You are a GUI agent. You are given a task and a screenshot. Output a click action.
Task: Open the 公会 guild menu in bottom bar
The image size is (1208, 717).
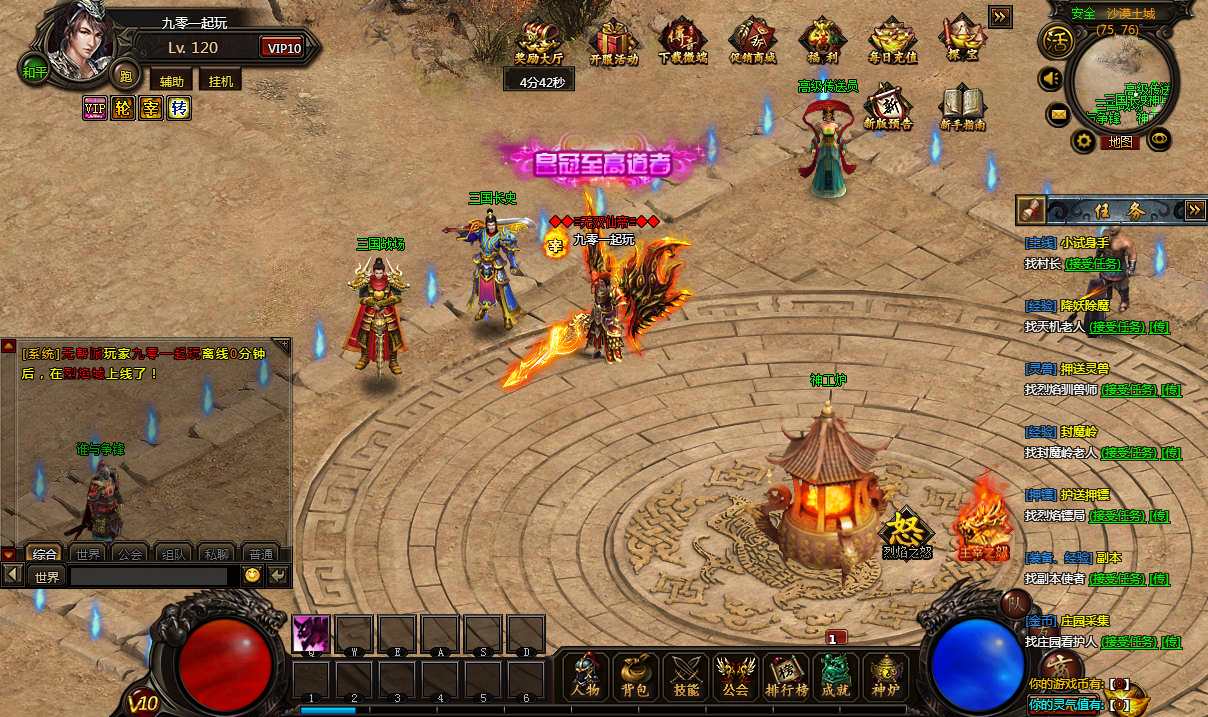pos(736,675)
